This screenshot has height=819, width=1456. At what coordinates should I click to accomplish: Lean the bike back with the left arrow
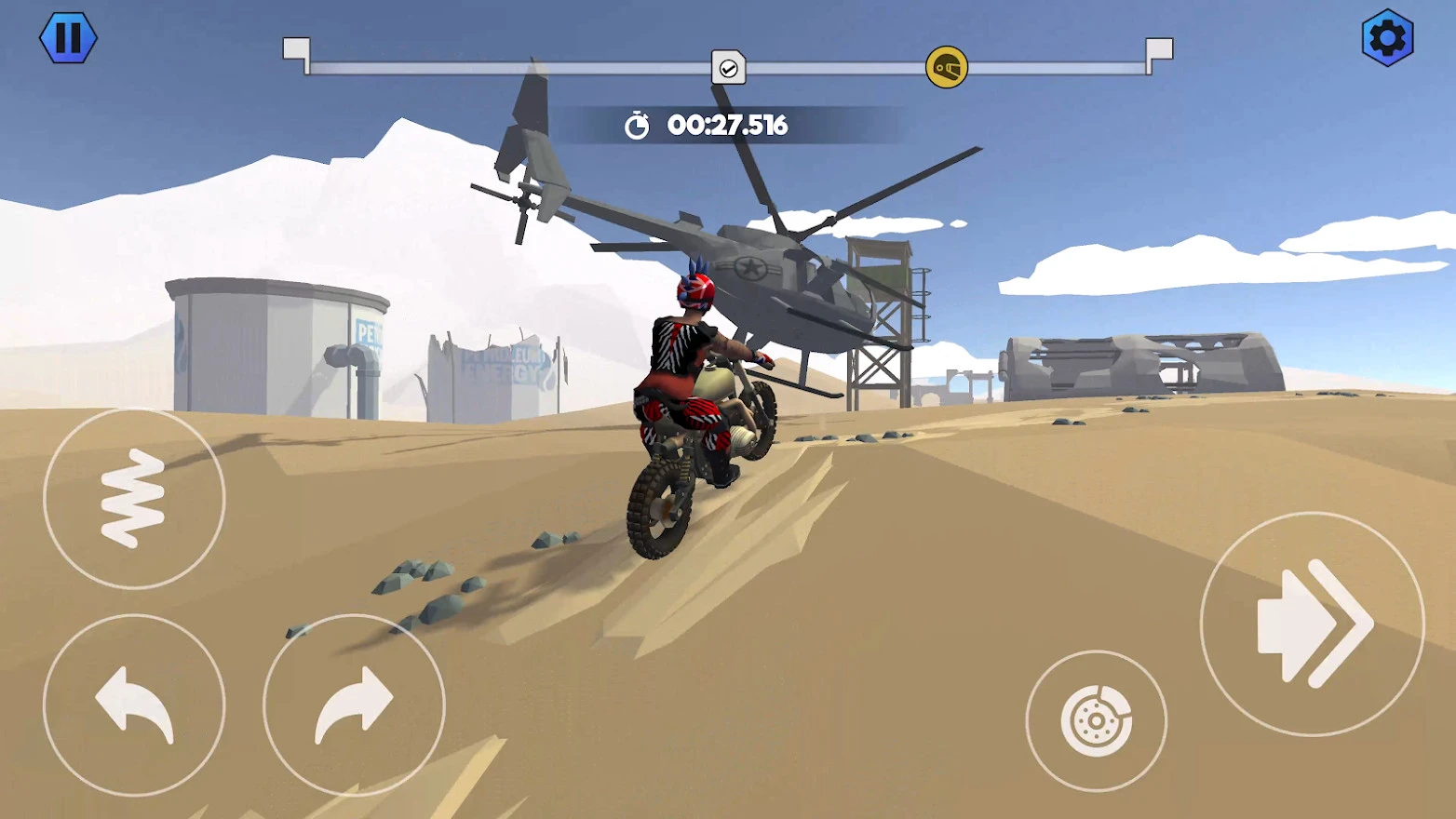point(134,705)
